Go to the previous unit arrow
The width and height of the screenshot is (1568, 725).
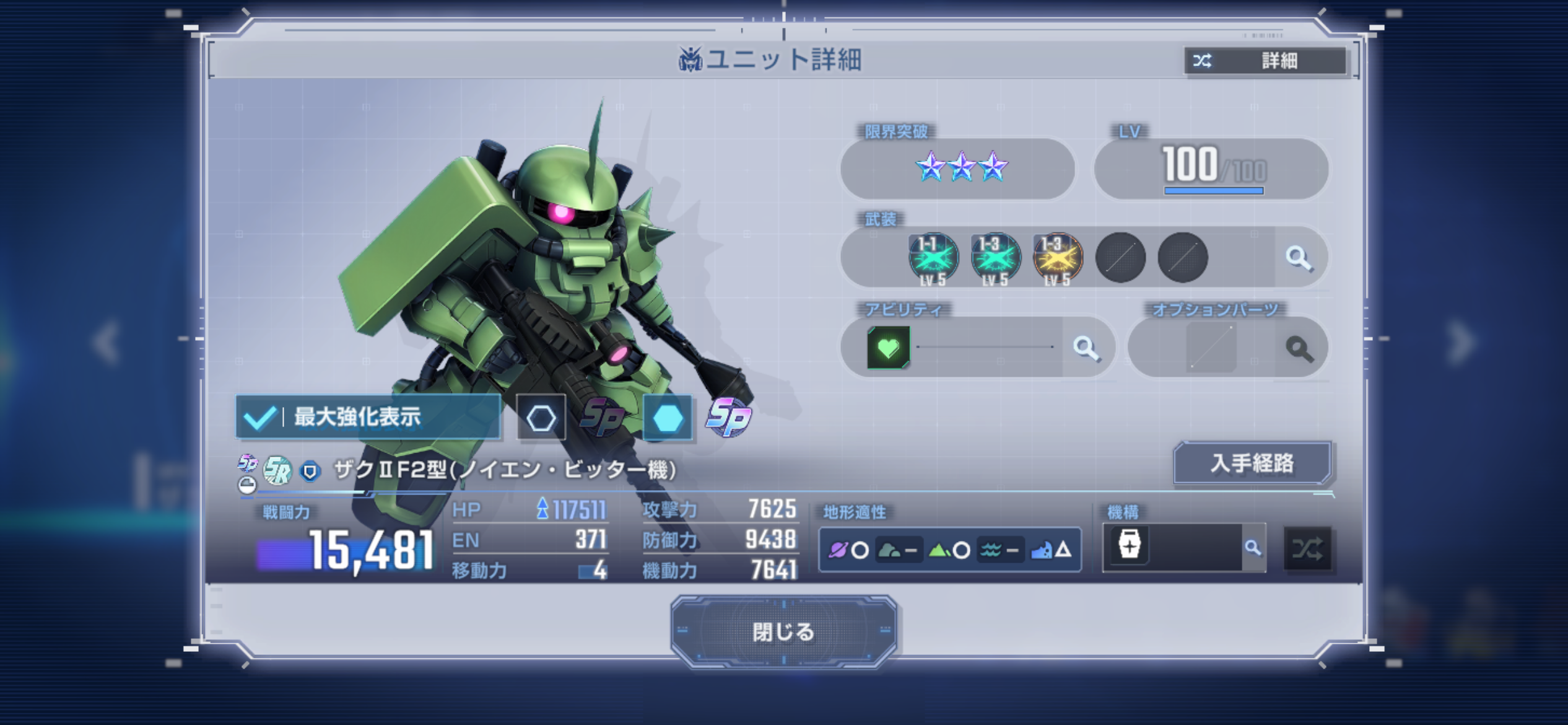107,341
